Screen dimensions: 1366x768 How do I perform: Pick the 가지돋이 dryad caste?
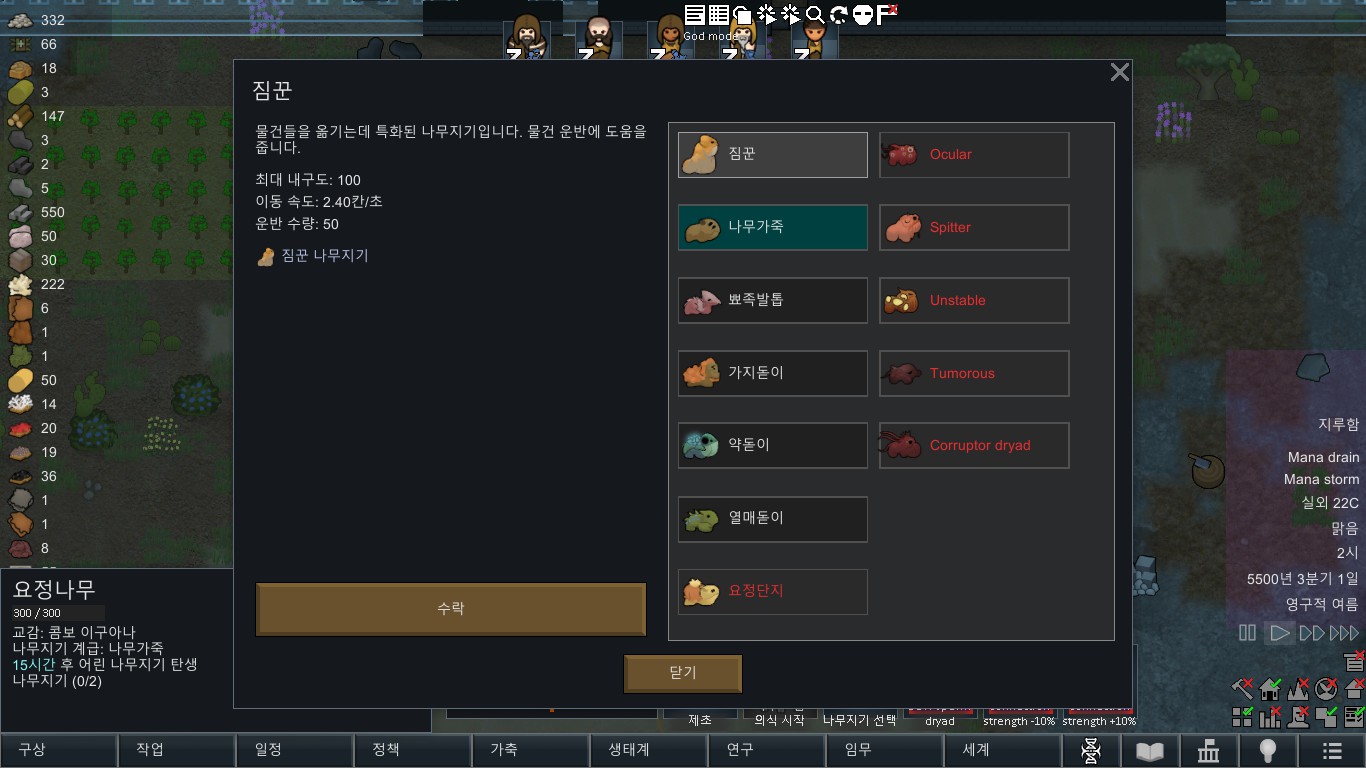click(x=773, y=373)
